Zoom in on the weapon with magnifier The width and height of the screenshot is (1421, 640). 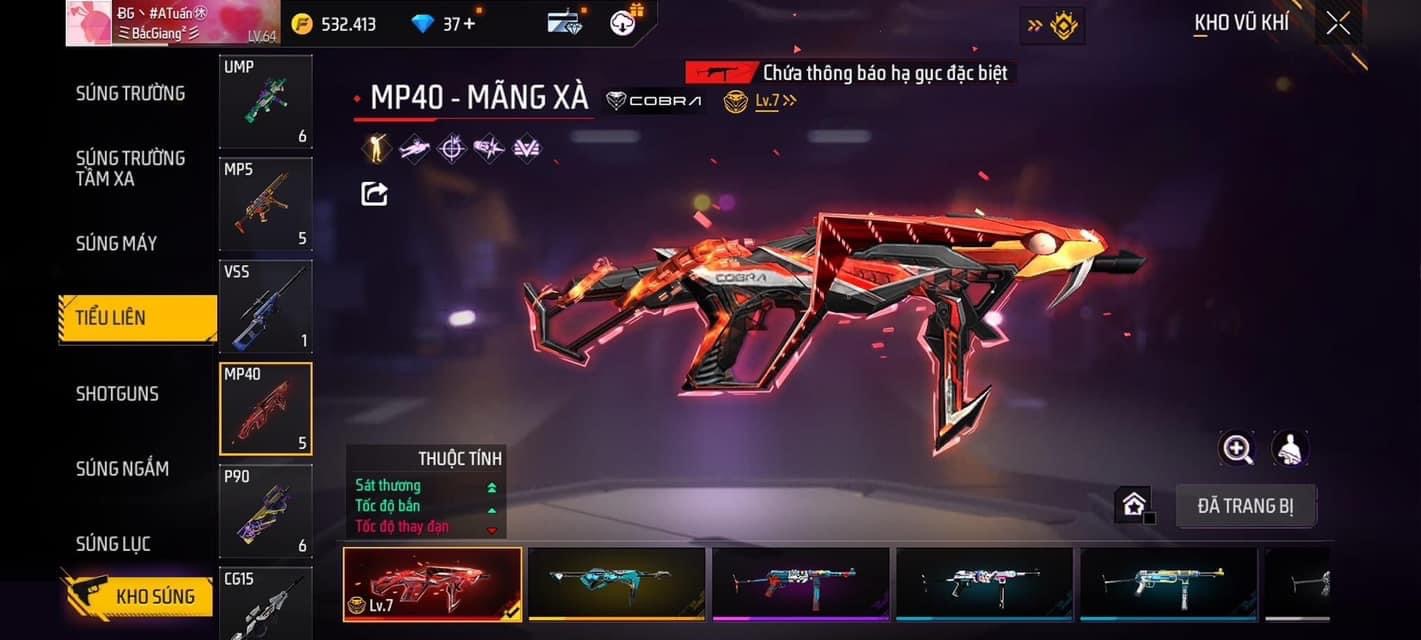click(1237, 449)
